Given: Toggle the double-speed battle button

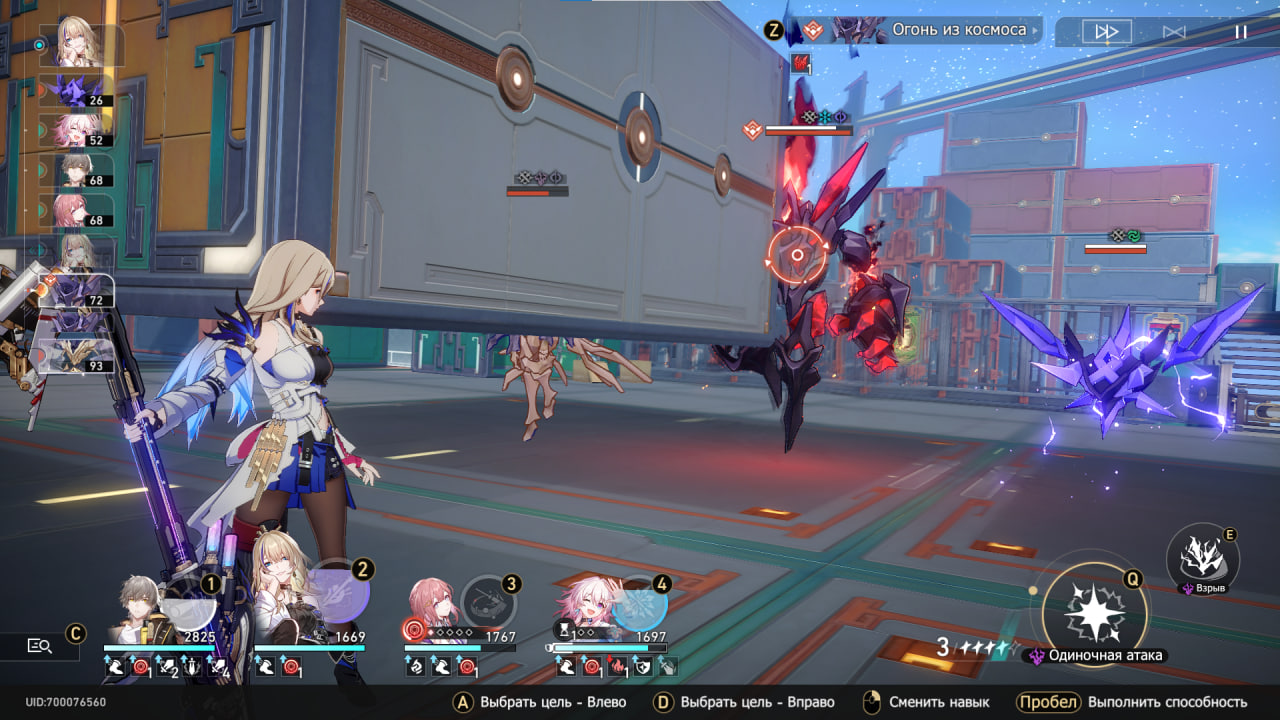Looking at the screenshot, I should point(1106,32).
